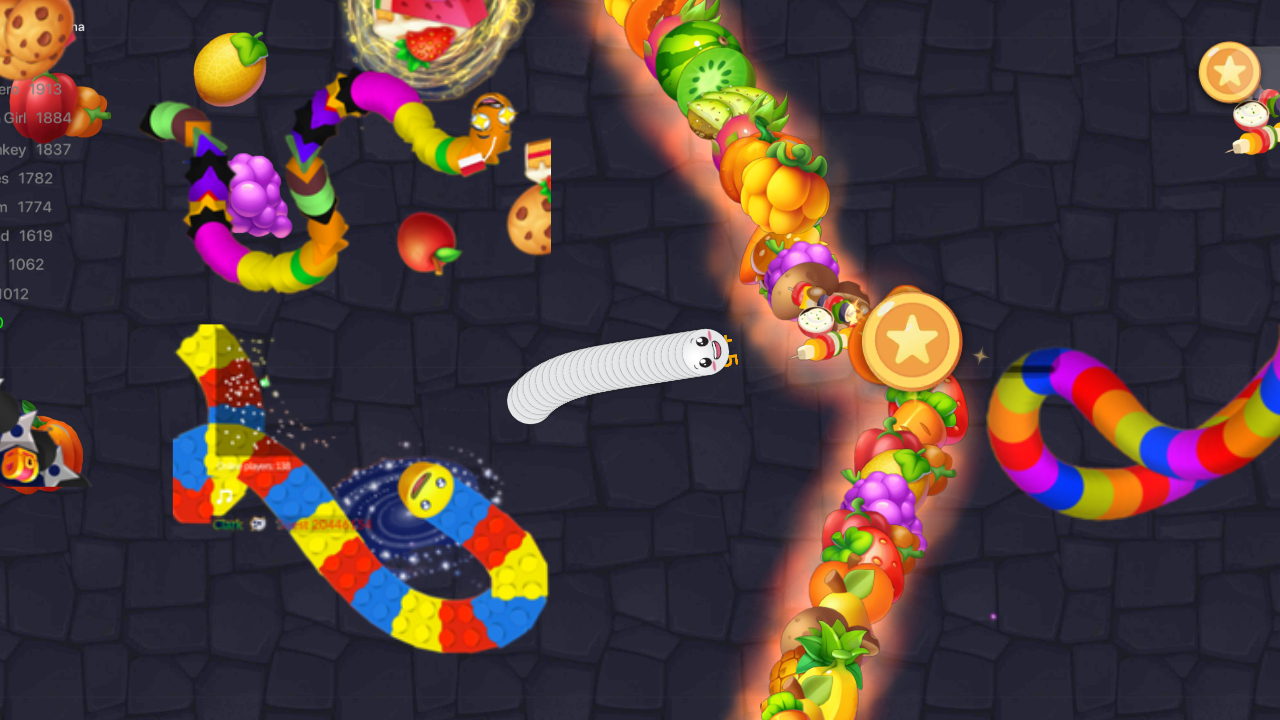Click the red apple below the grapes
This screenshot has width=1280, height=720.
pyautogui.click(x=428, y=240)
